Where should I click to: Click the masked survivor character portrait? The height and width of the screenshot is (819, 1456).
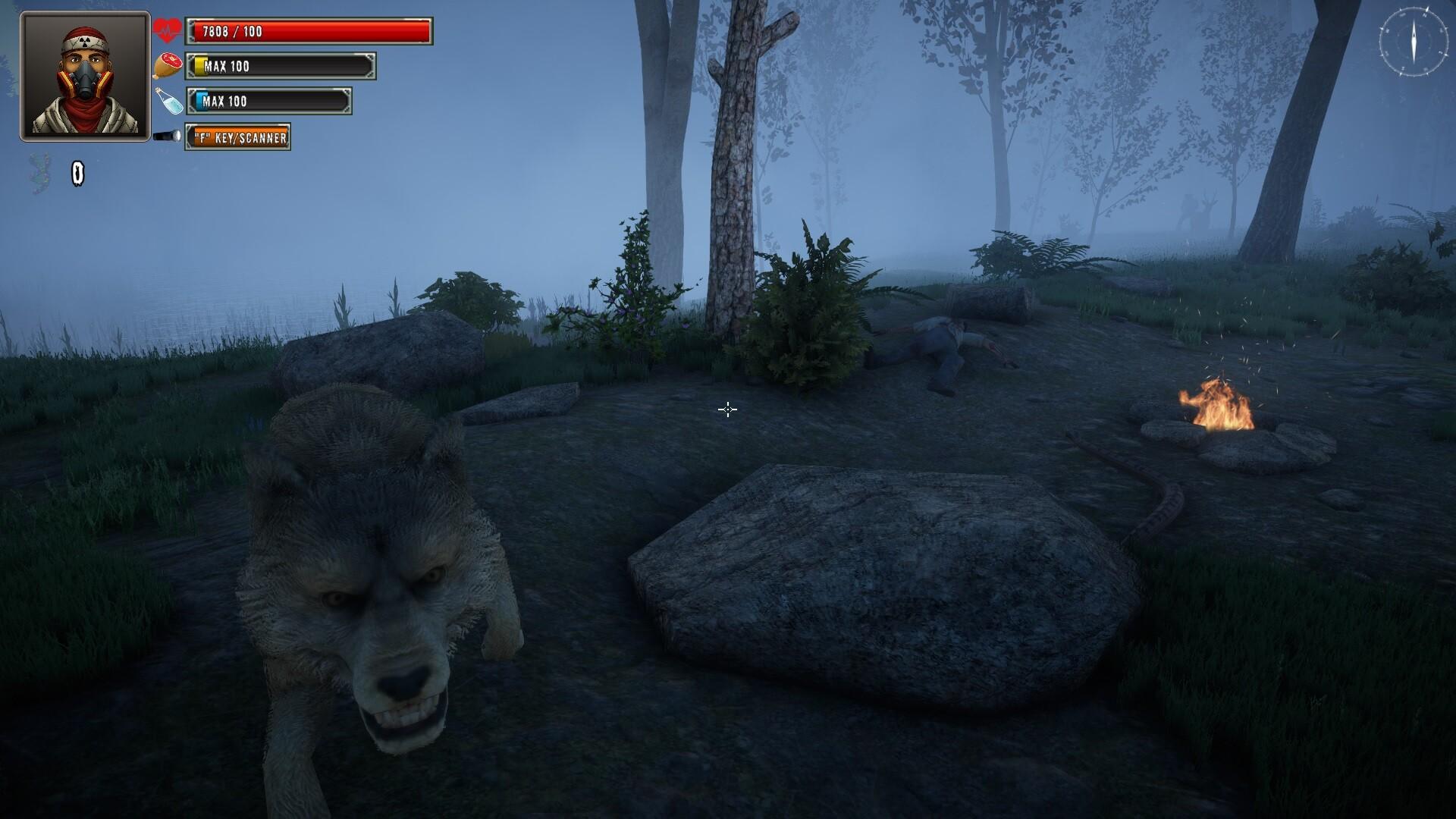tap(85, 76)
